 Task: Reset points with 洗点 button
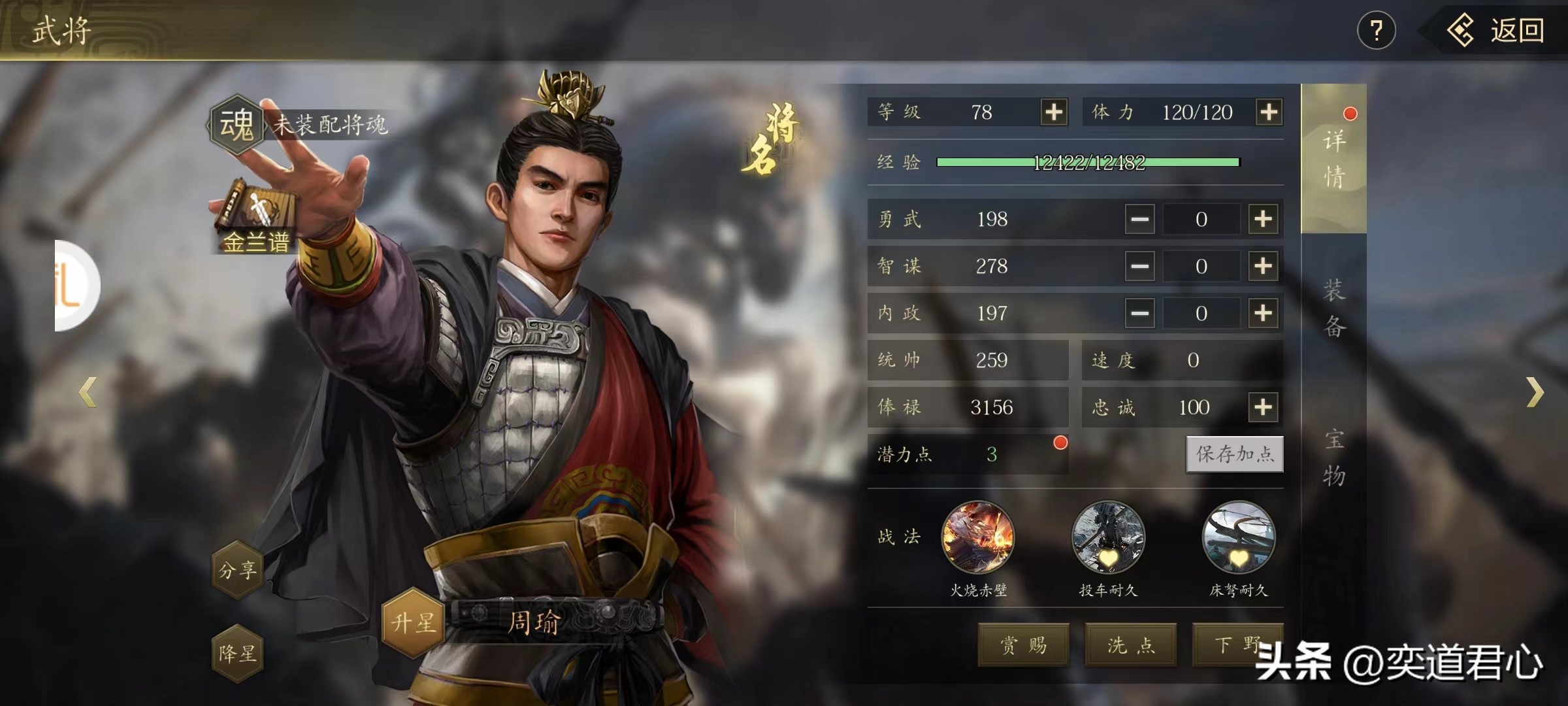pos(1131,645)
